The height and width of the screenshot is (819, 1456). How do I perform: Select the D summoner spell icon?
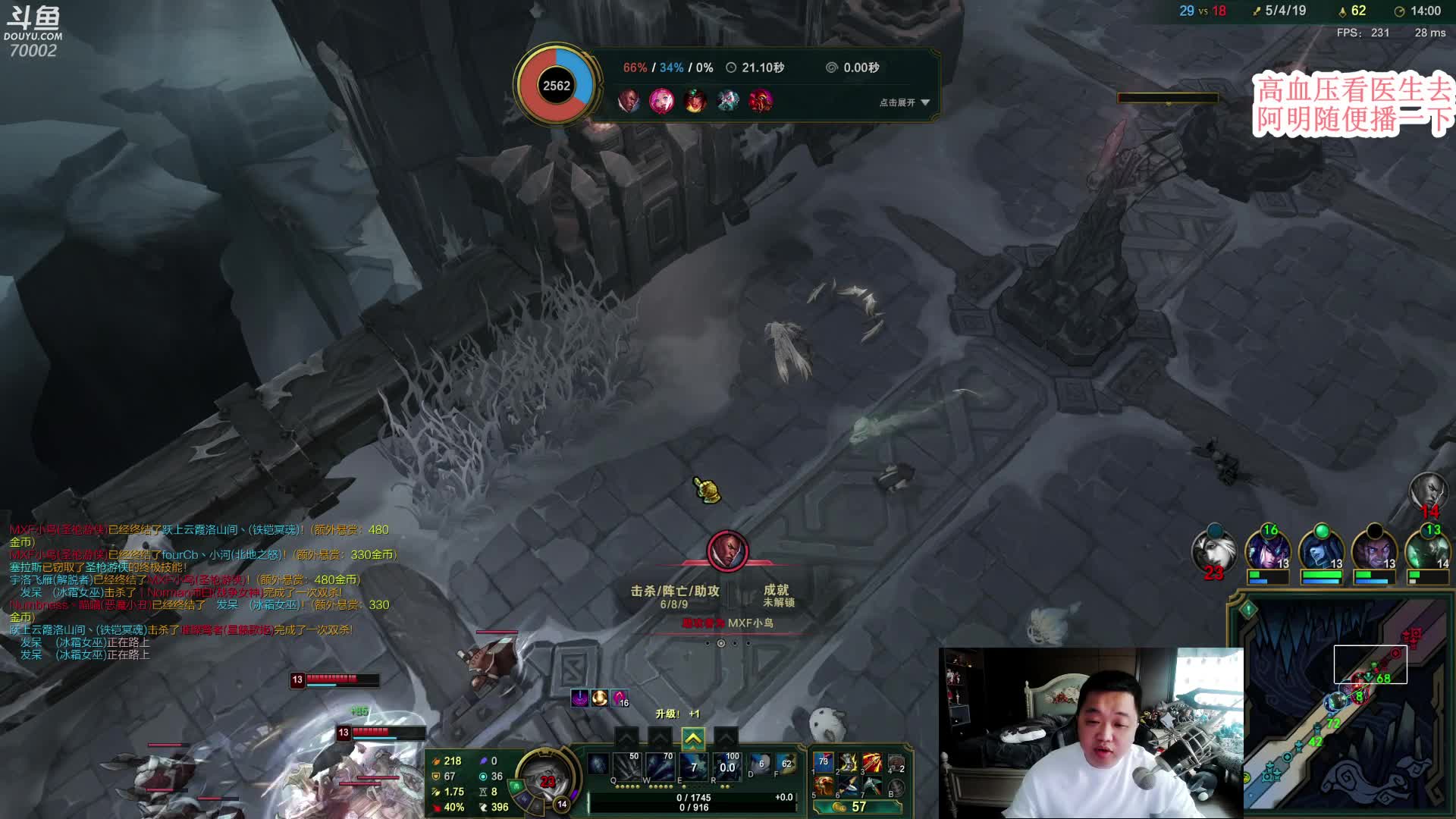coord(761,766)
